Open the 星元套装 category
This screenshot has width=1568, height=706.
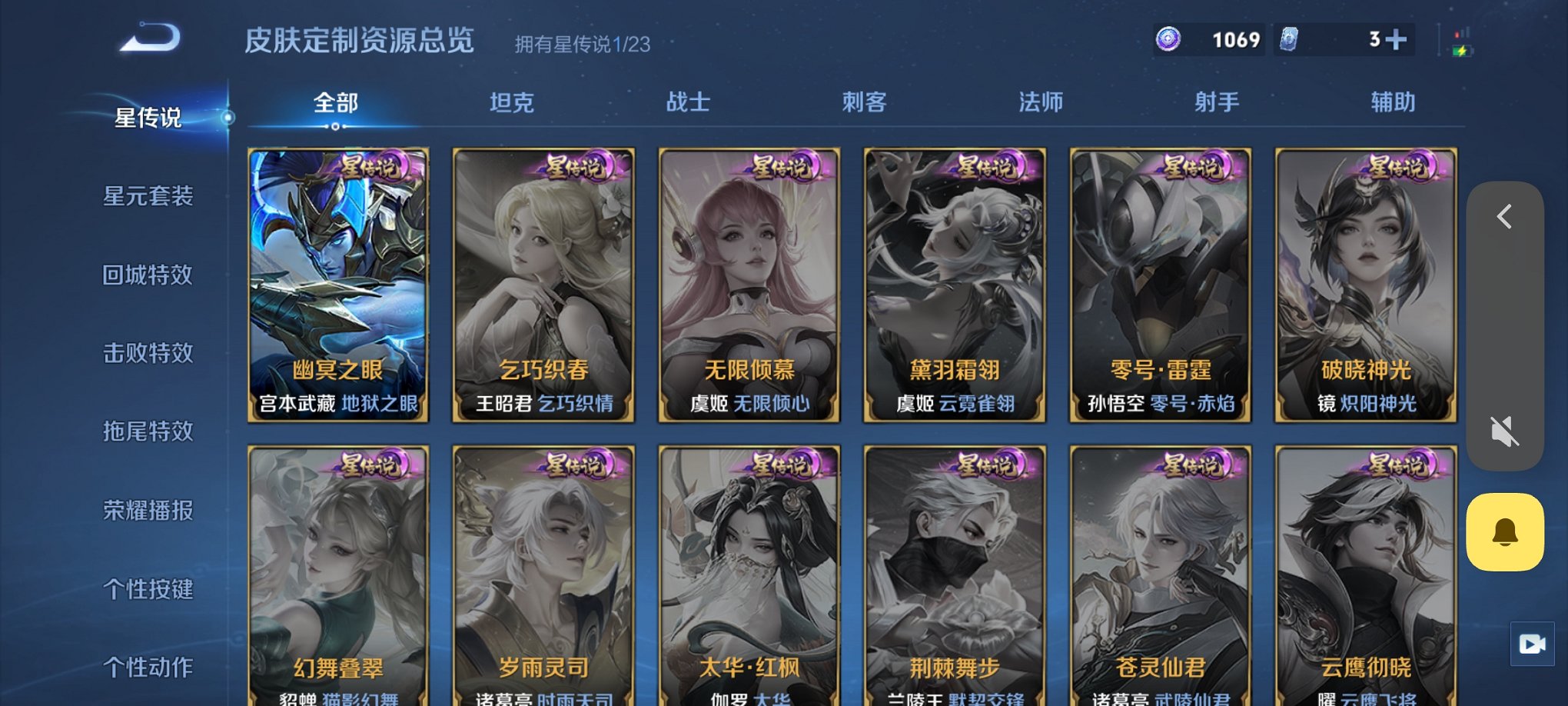tap(148, 196)
